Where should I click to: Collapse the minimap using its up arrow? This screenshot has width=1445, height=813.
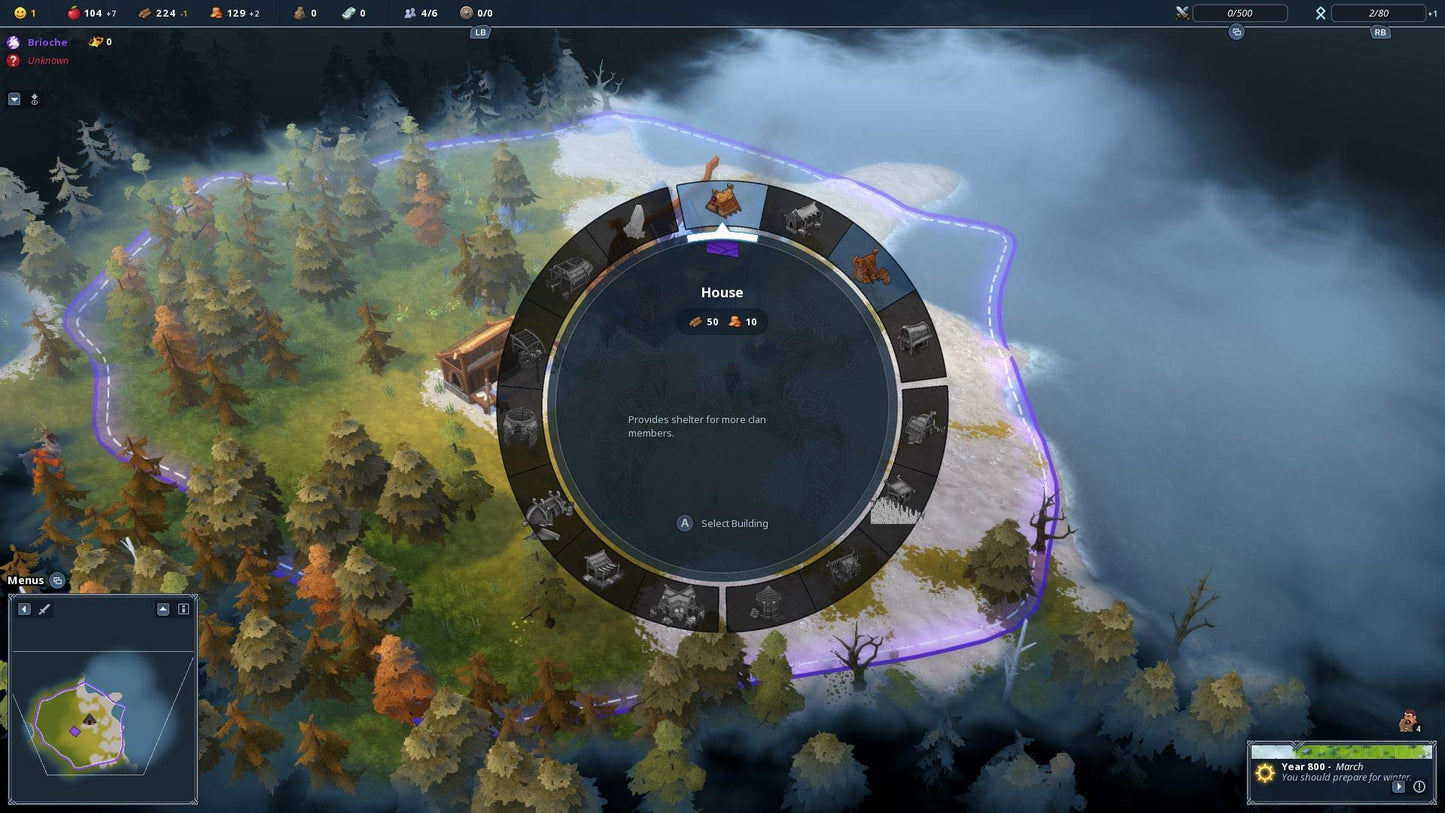click(x=163, y=609)
